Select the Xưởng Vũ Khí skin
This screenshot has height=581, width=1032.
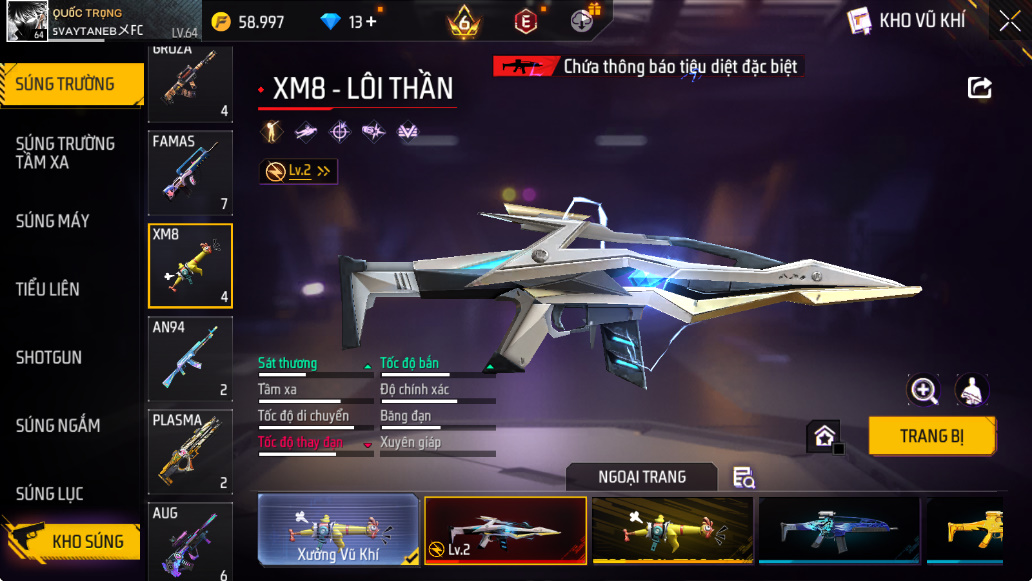(338, 529)
